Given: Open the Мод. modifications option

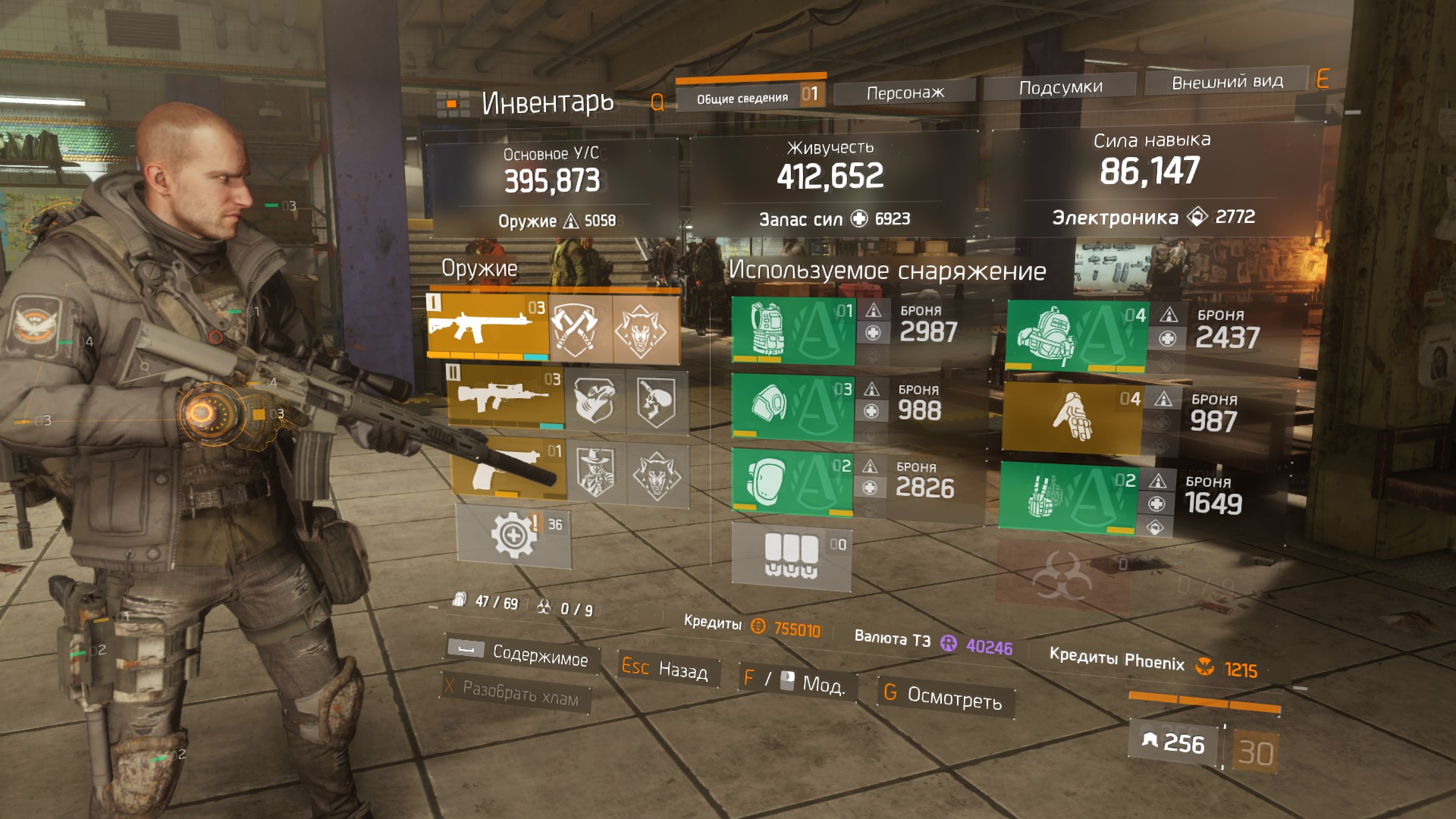Looking at the screenshot, I should tap(796, 682).
